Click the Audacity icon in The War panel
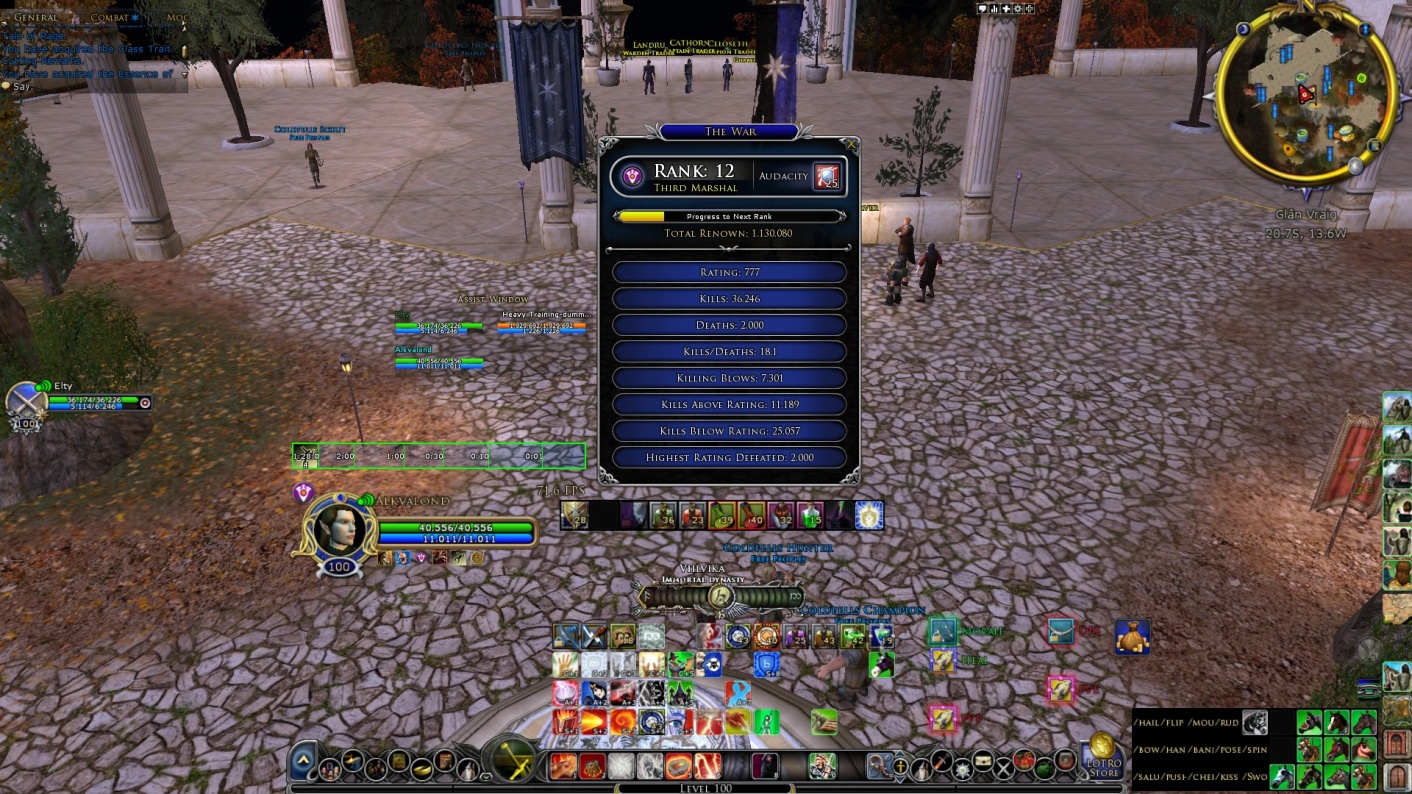Screen dimensions: 1412x794 click(826, 177)
